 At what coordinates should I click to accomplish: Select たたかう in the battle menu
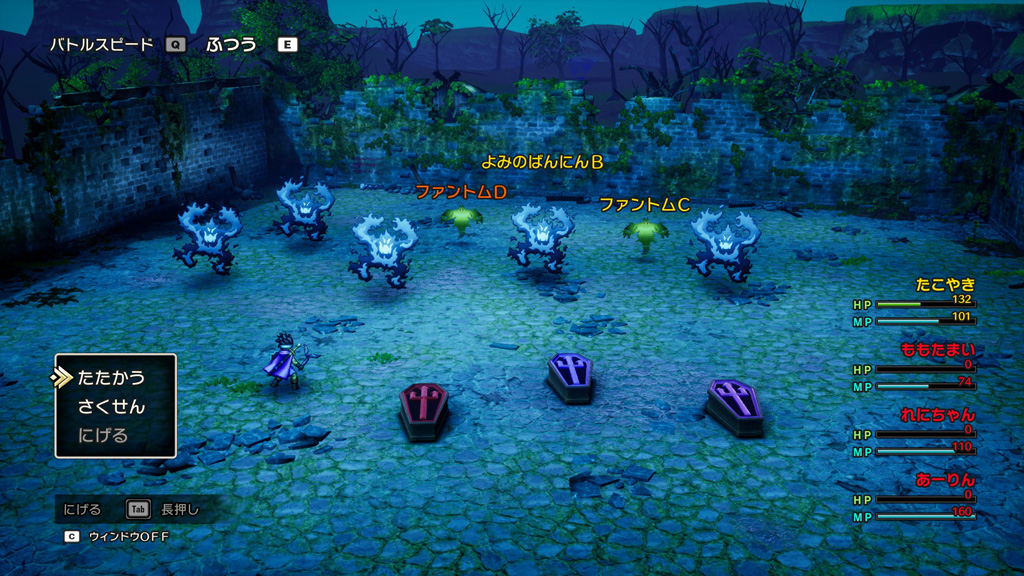coord(111,378)
